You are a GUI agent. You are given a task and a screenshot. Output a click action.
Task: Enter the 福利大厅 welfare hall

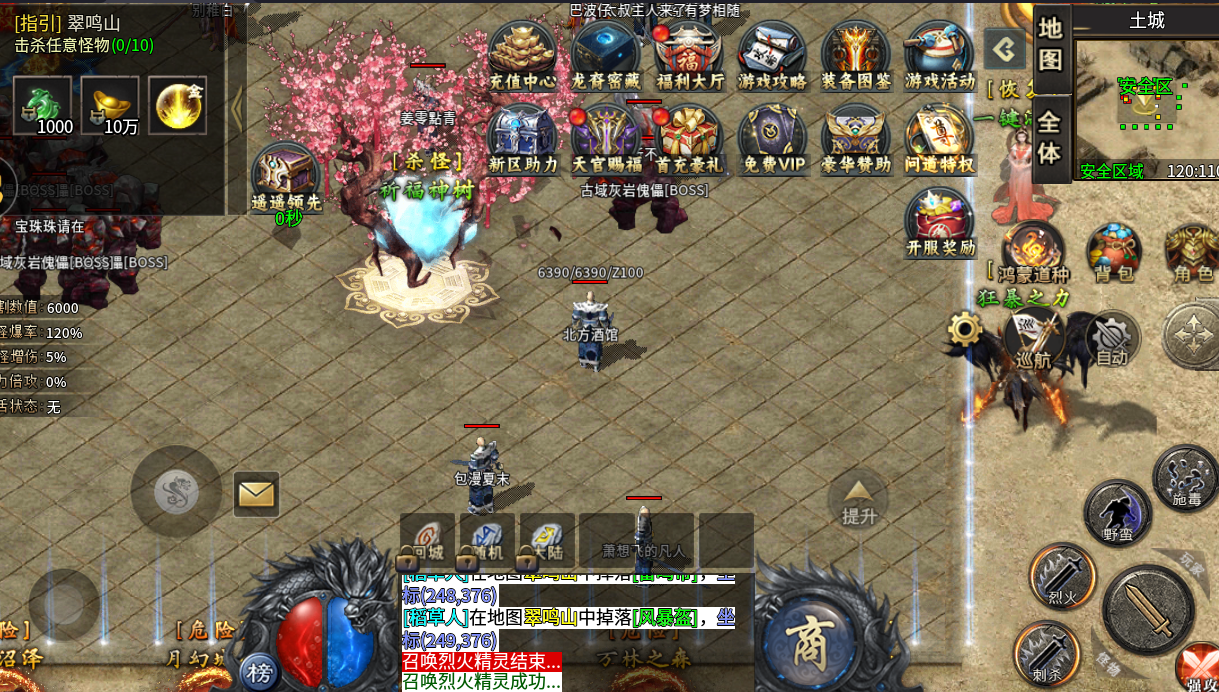pos(690,56)
